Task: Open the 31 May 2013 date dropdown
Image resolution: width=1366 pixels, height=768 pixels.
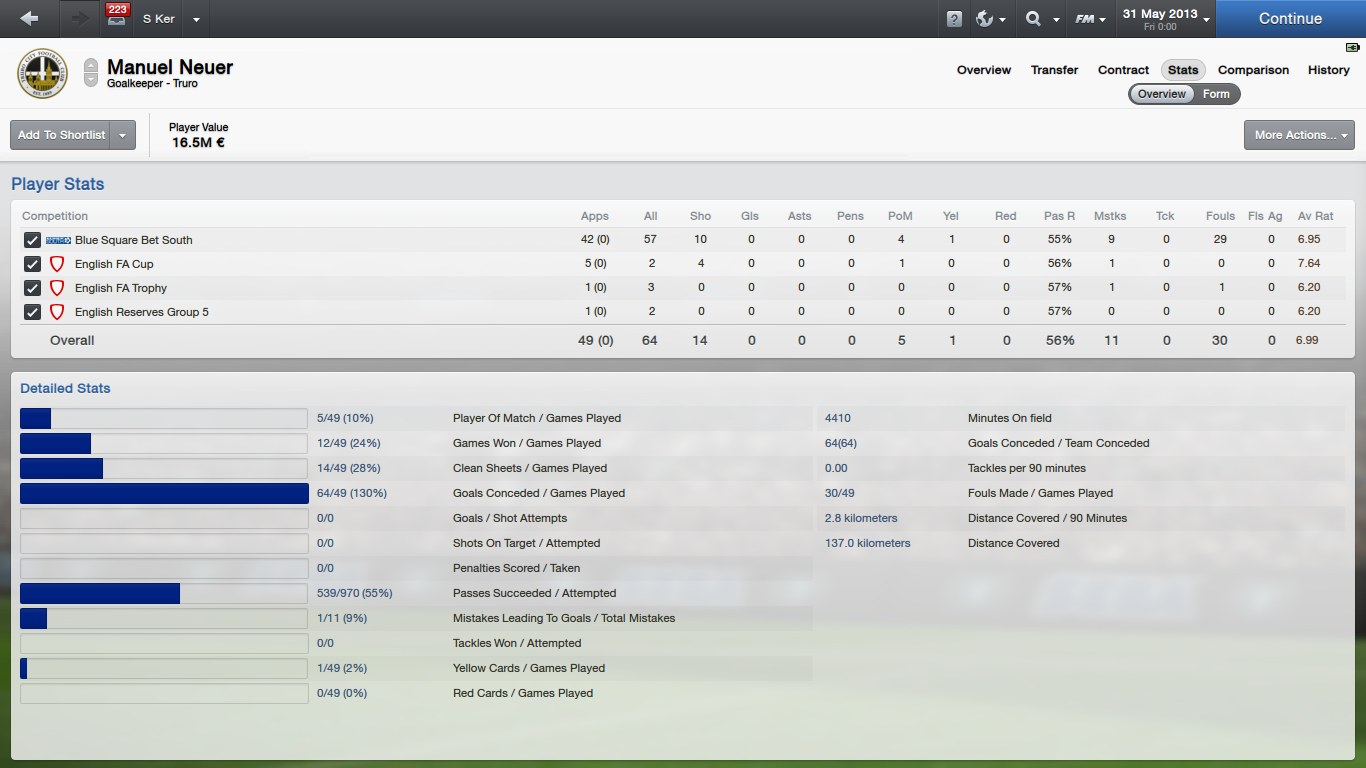Action: [1166, 18]
